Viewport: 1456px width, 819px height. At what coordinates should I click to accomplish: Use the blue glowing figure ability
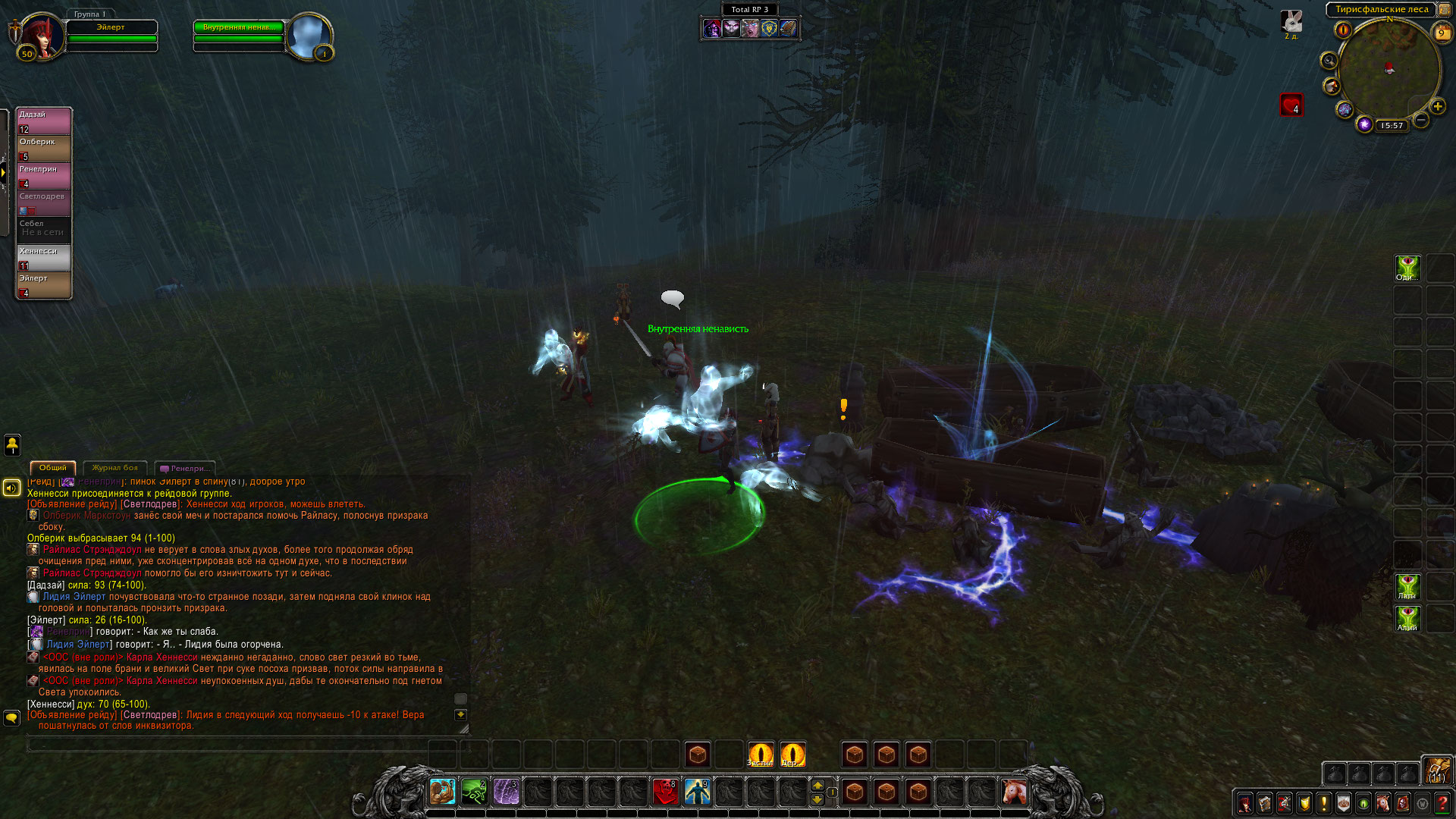pyautogui.click(x=697, y=792)
